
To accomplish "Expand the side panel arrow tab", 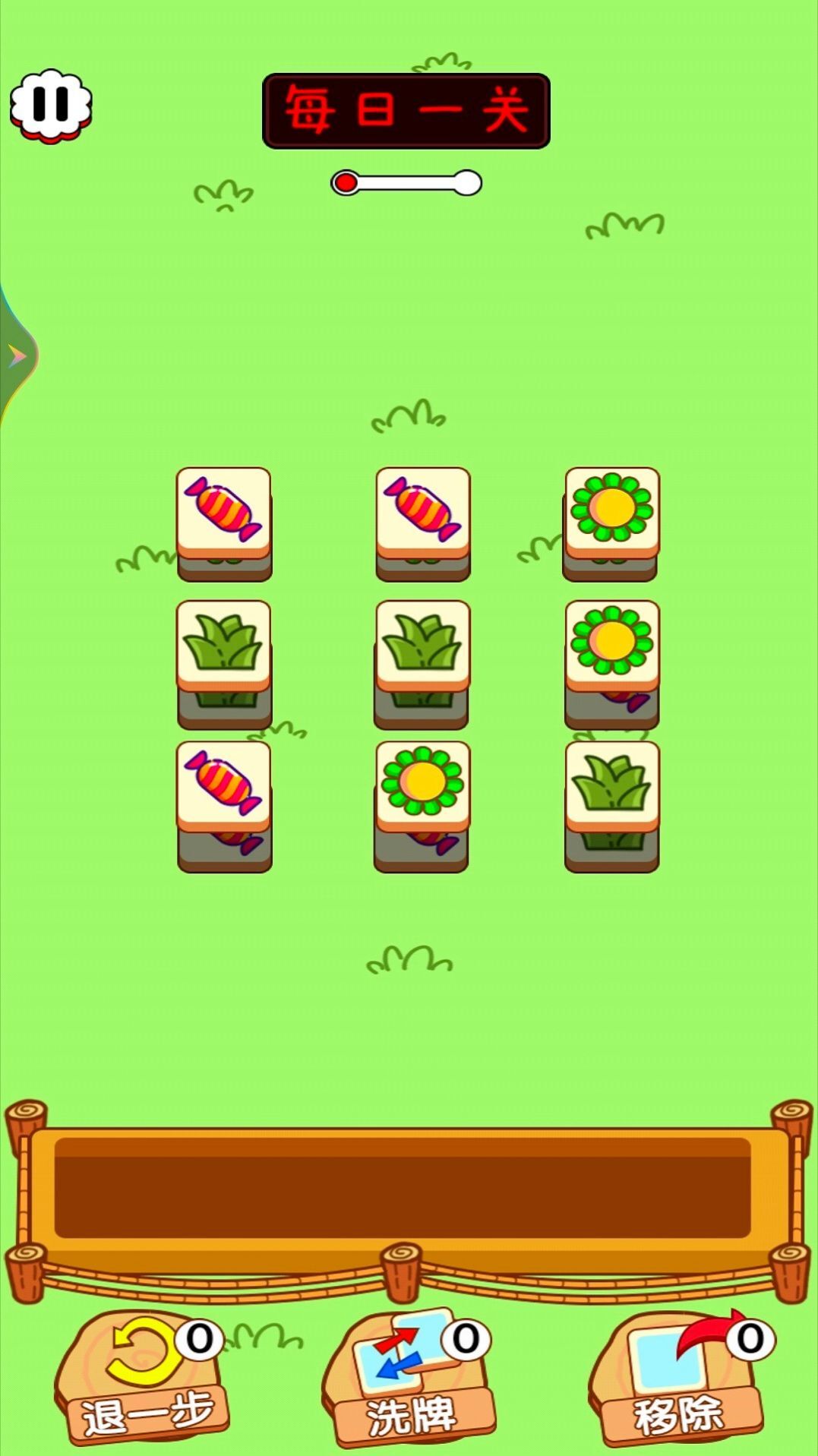I will click(16, 355).
